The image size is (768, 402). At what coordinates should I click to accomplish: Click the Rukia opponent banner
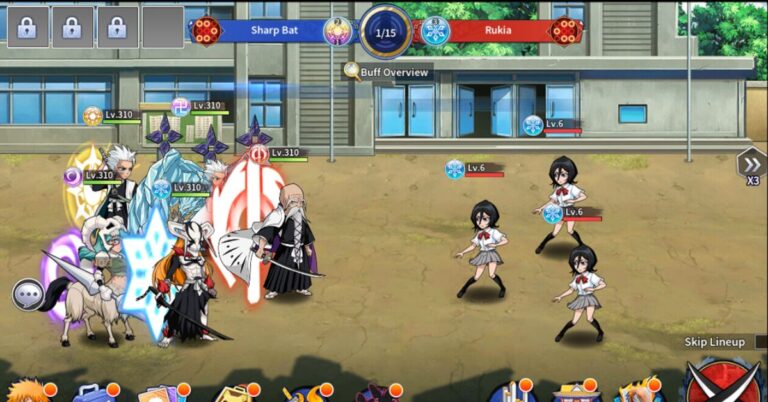click(498, 30)
